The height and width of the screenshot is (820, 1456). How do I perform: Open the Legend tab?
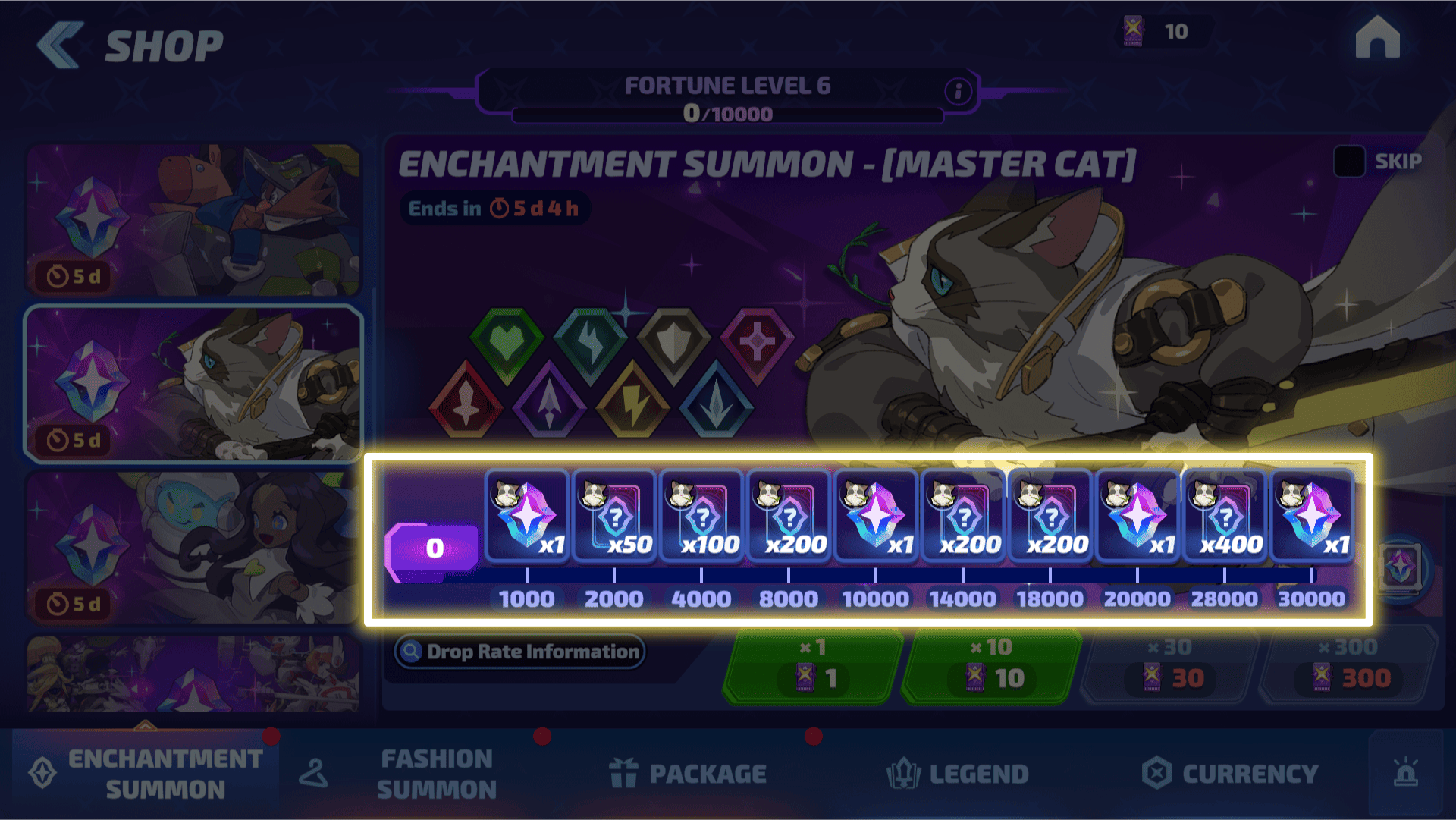tap(958, 774)
